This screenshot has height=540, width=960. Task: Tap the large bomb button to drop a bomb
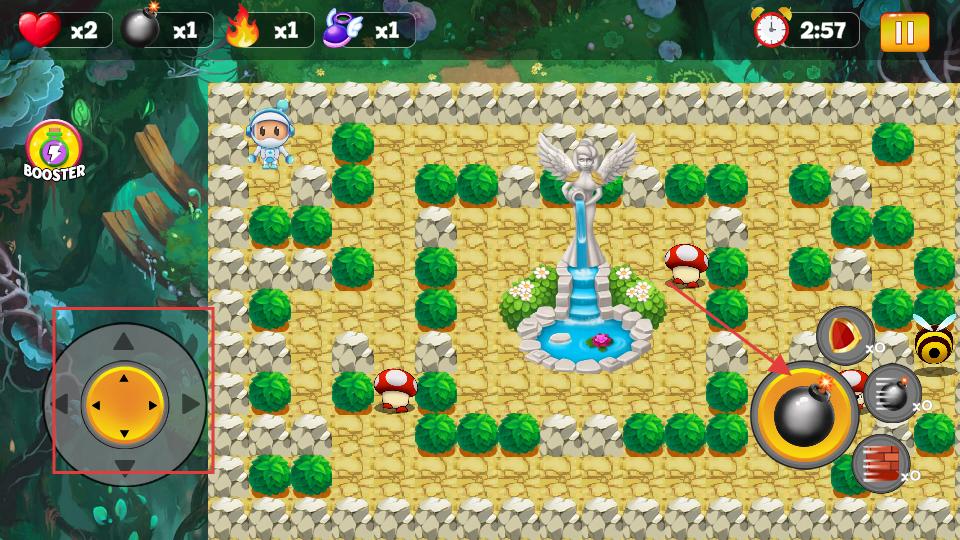[x=805, y=415]
